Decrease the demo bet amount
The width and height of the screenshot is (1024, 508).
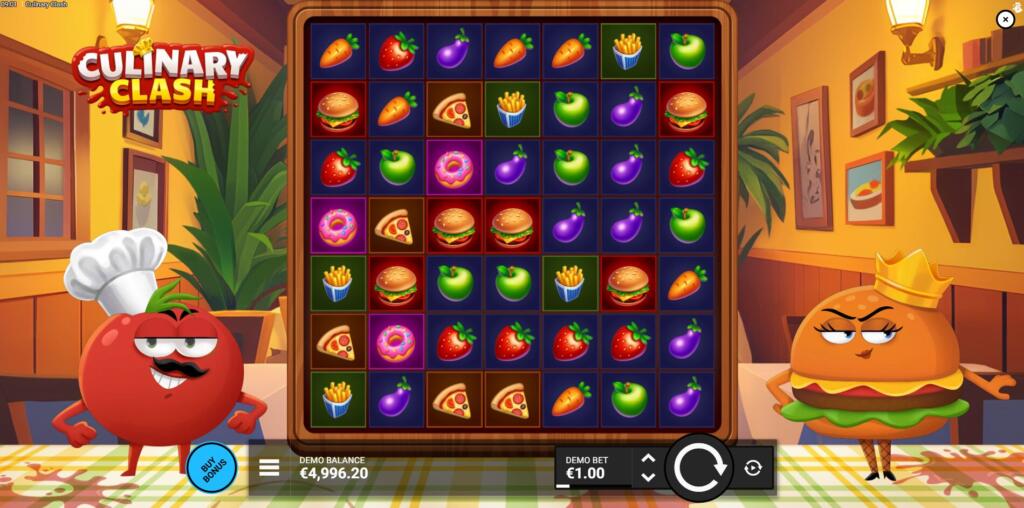click(647, 477)
